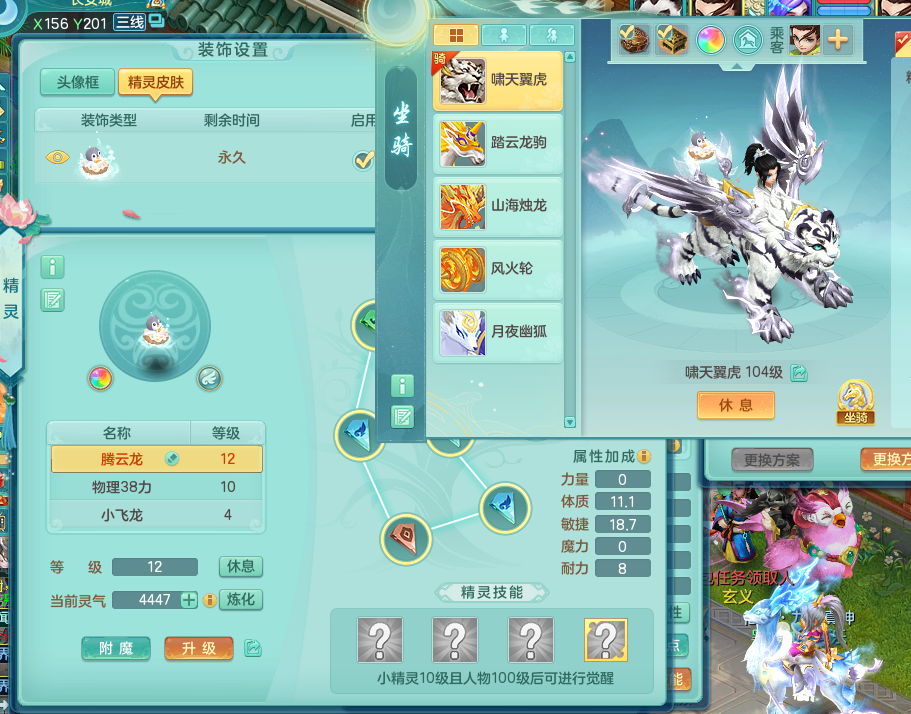The width and height of the screenshot is (911, 714).
Task: Select the 小飞龙 spirit row
Action: 156,515
